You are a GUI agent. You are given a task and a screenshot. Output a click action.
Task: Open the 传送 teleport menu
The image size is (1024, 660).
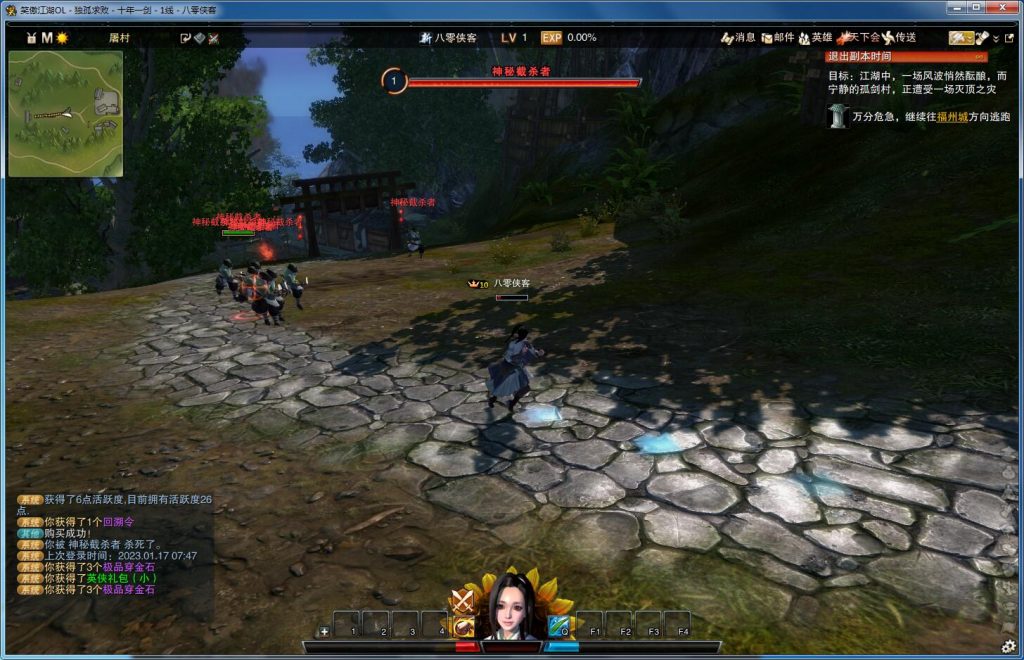(x=898, y=37)
